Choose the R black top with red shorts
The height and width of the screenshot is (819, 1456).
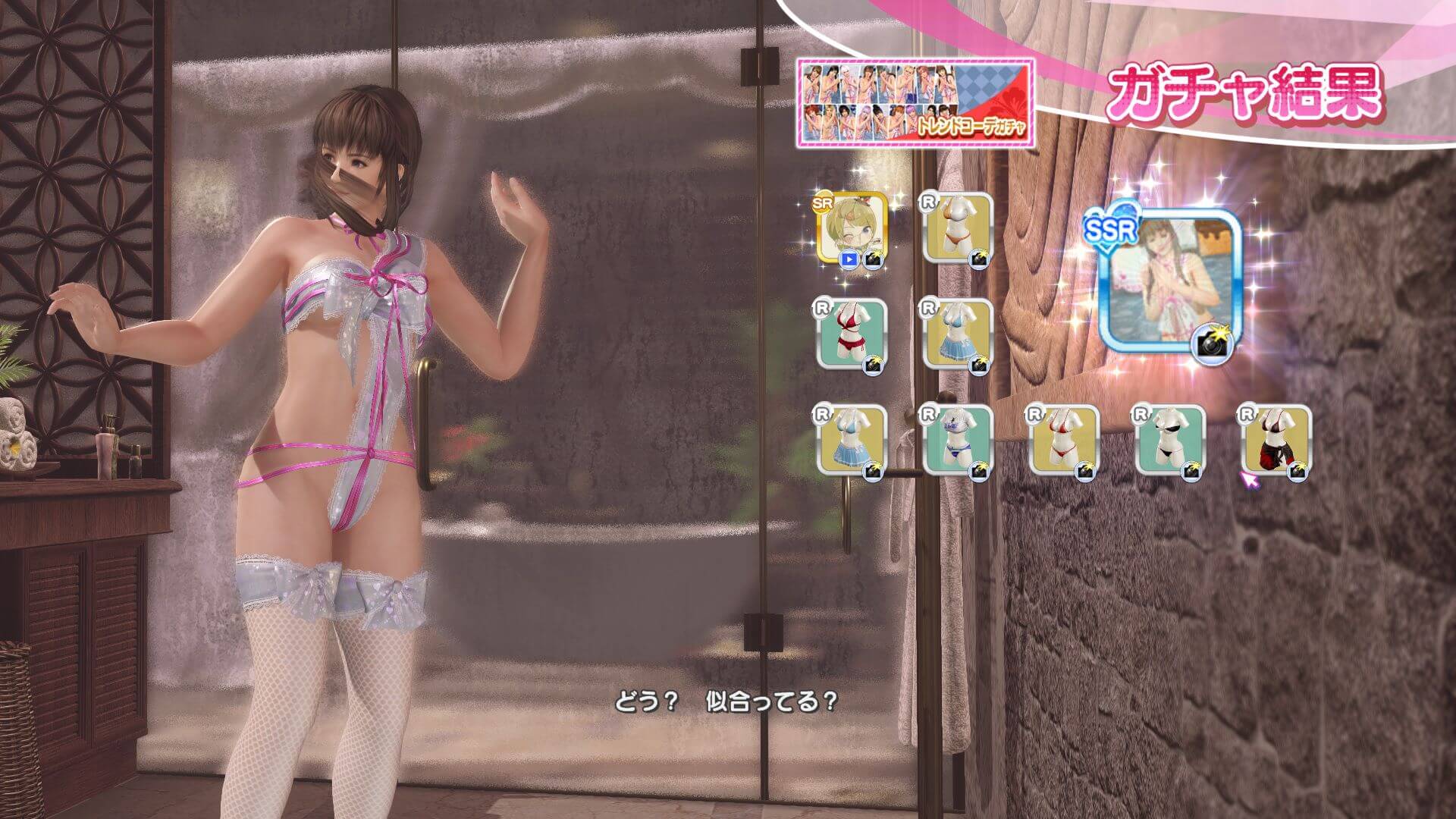[x=1276, y=441]
